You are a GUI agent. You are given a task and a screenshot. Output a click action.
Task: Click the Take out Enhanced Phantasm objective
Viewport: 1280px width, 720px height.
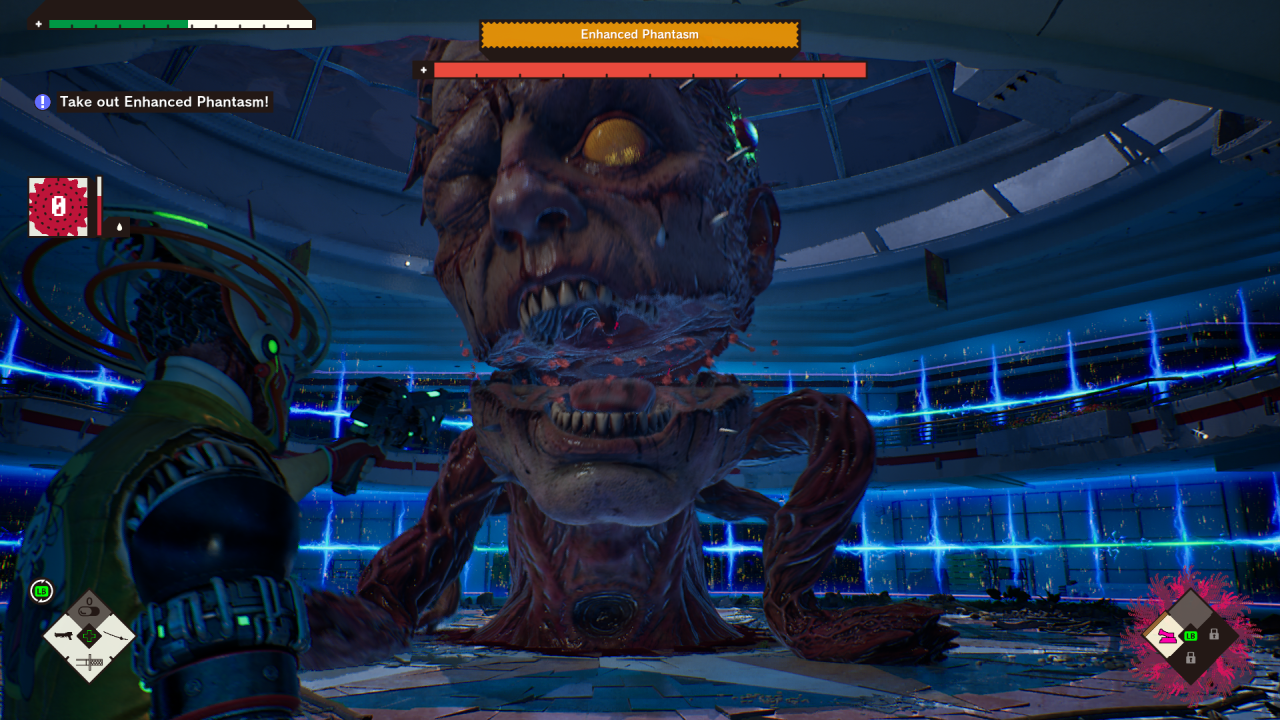click(x=164, y=102)
